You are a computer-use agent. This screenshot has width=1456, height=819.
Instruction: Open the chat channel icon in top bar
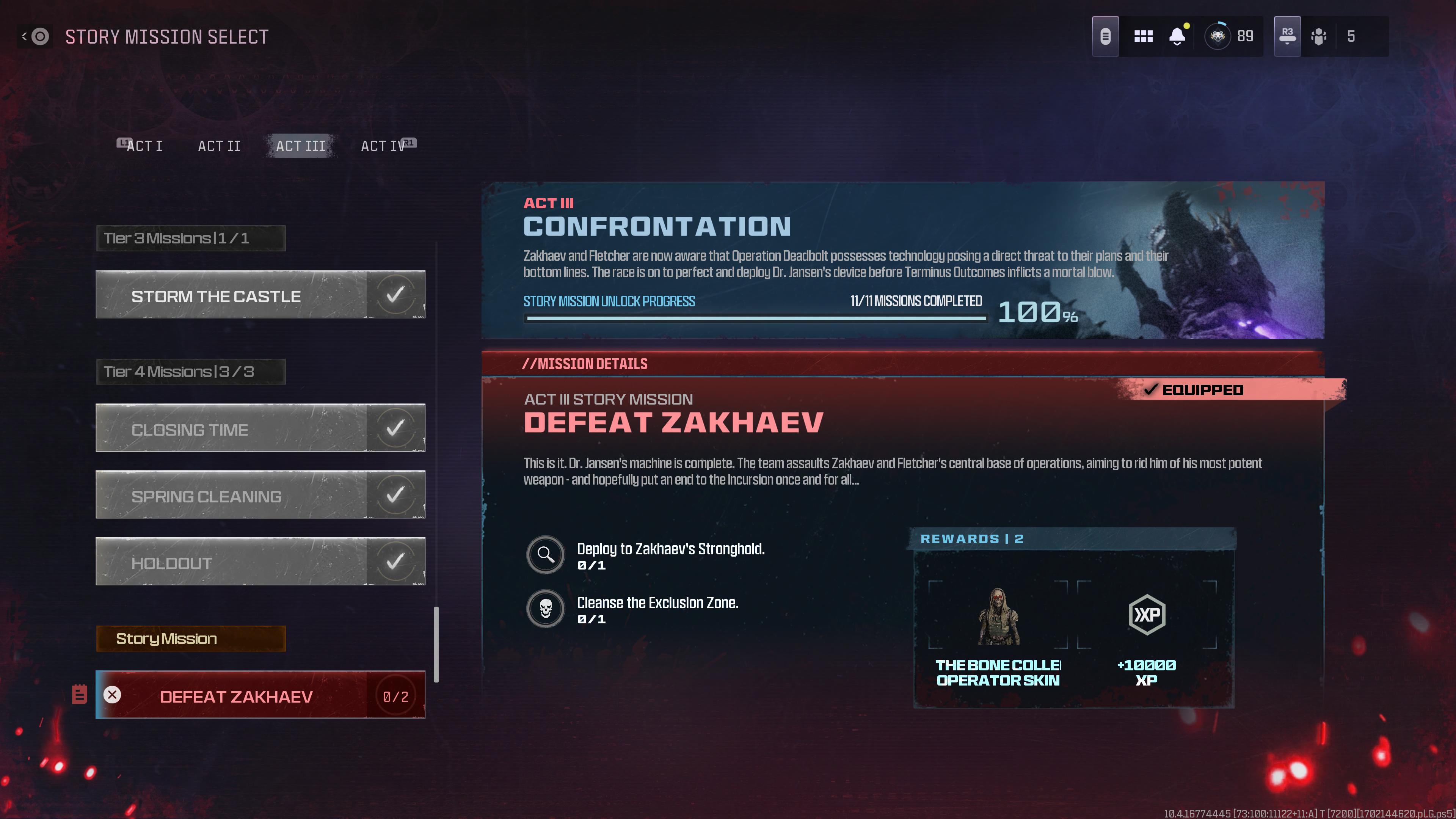click(x=1105, y=37)
